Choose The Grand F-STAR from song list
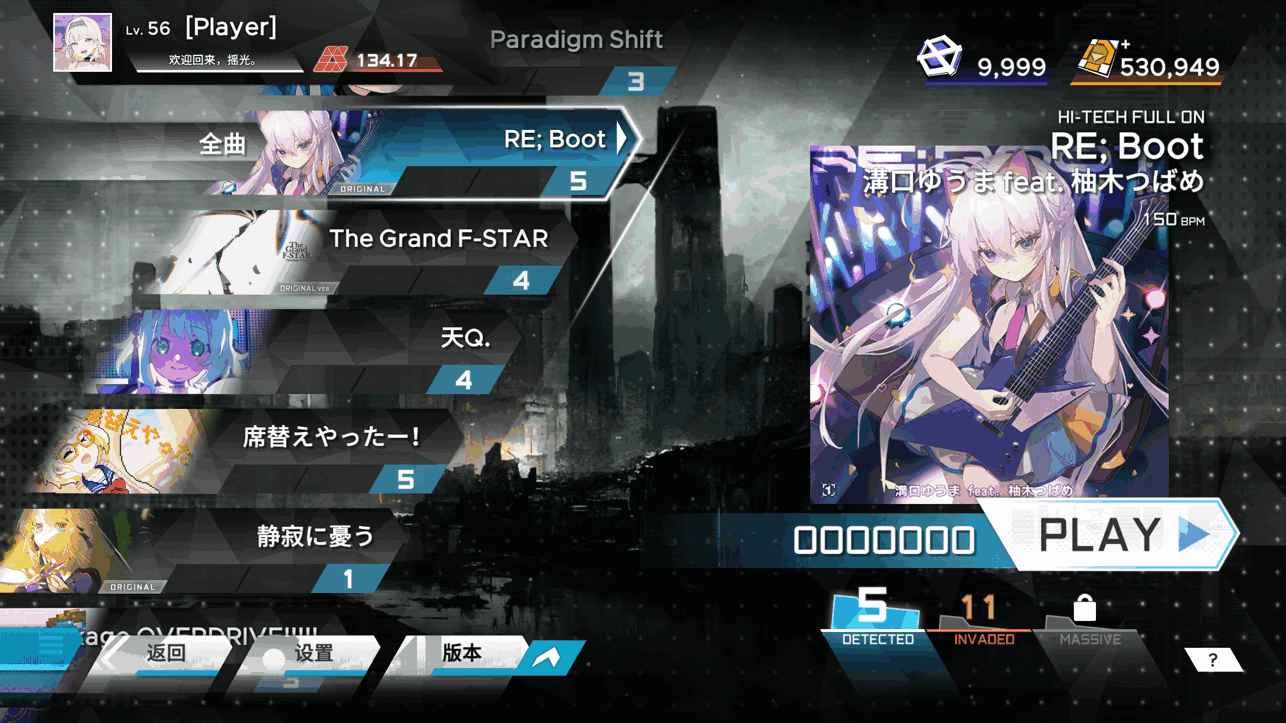Screen dimensions: 1286x723 (x=438, y=240)
